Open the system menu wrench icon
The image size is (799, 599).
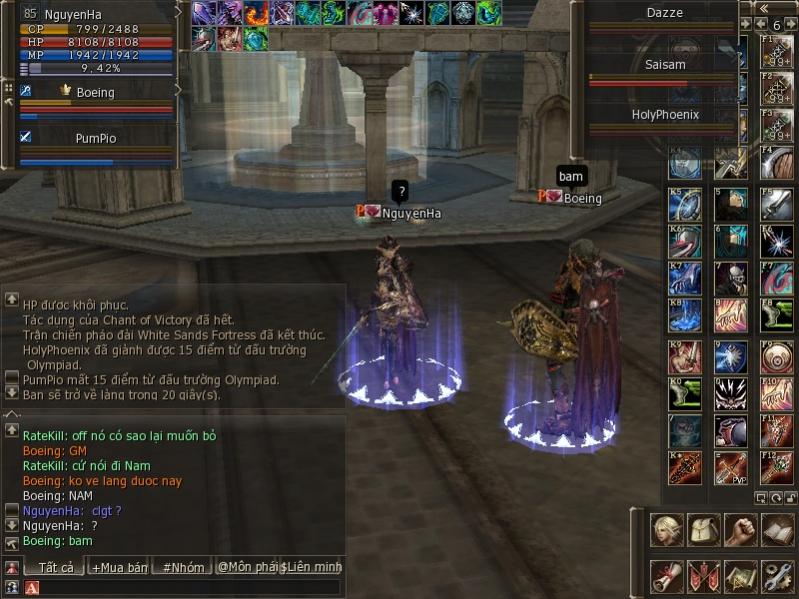777,576
